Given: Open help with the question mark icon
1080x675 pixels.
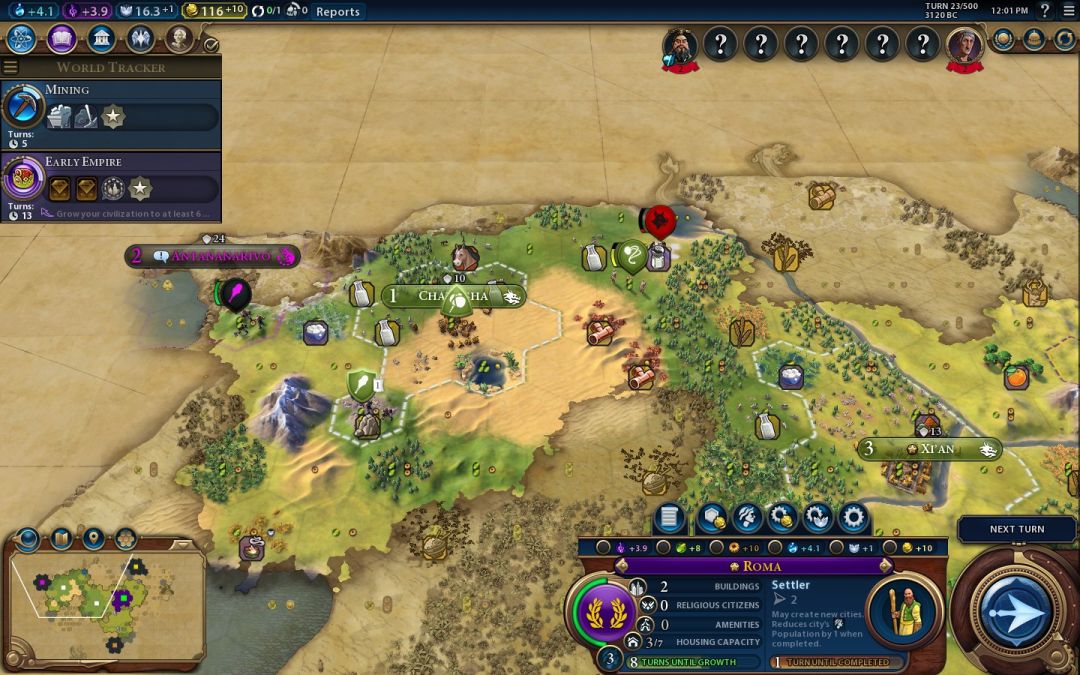Looking at the screenshot, I should 1045,11.
